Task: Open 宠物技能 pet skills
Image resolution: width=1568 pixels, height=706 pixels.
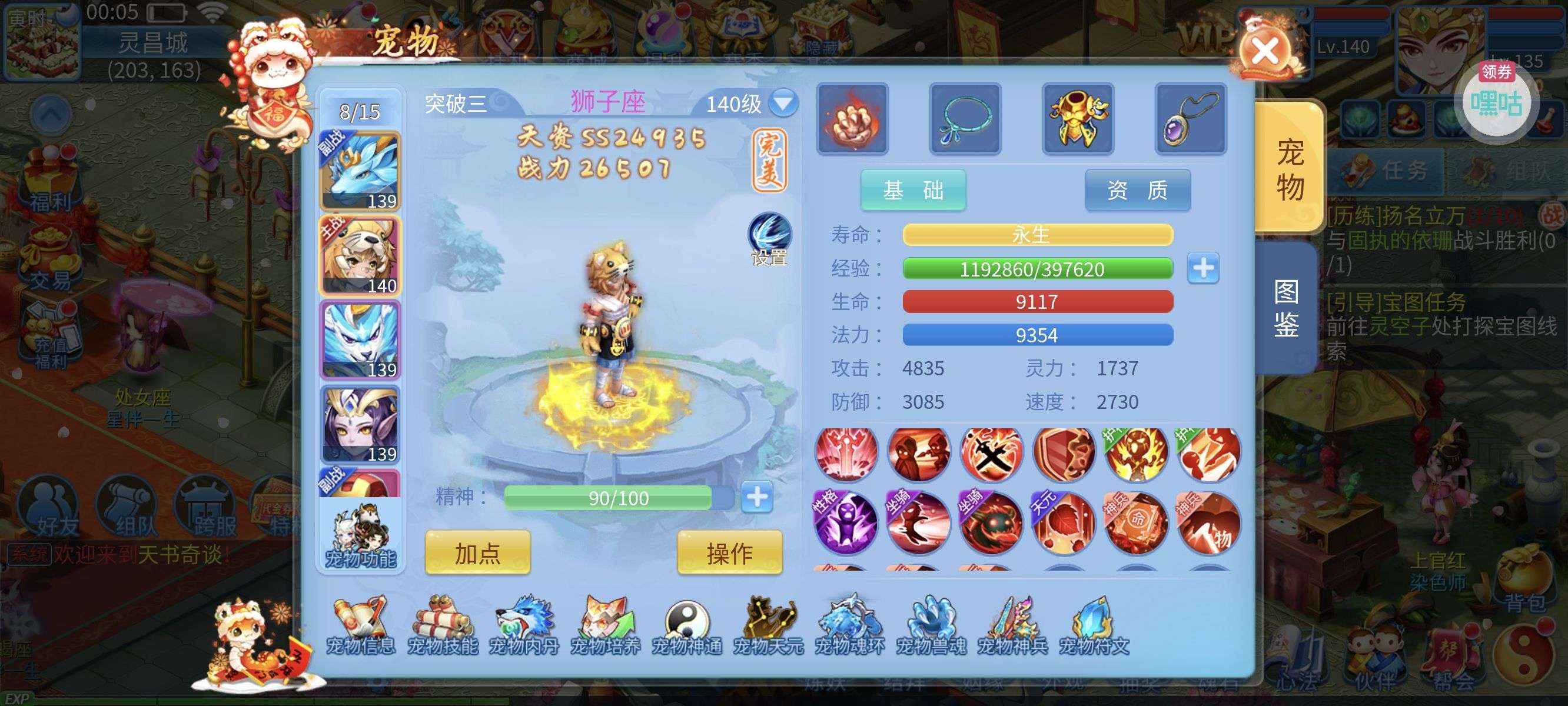Action: pos(443,625)
